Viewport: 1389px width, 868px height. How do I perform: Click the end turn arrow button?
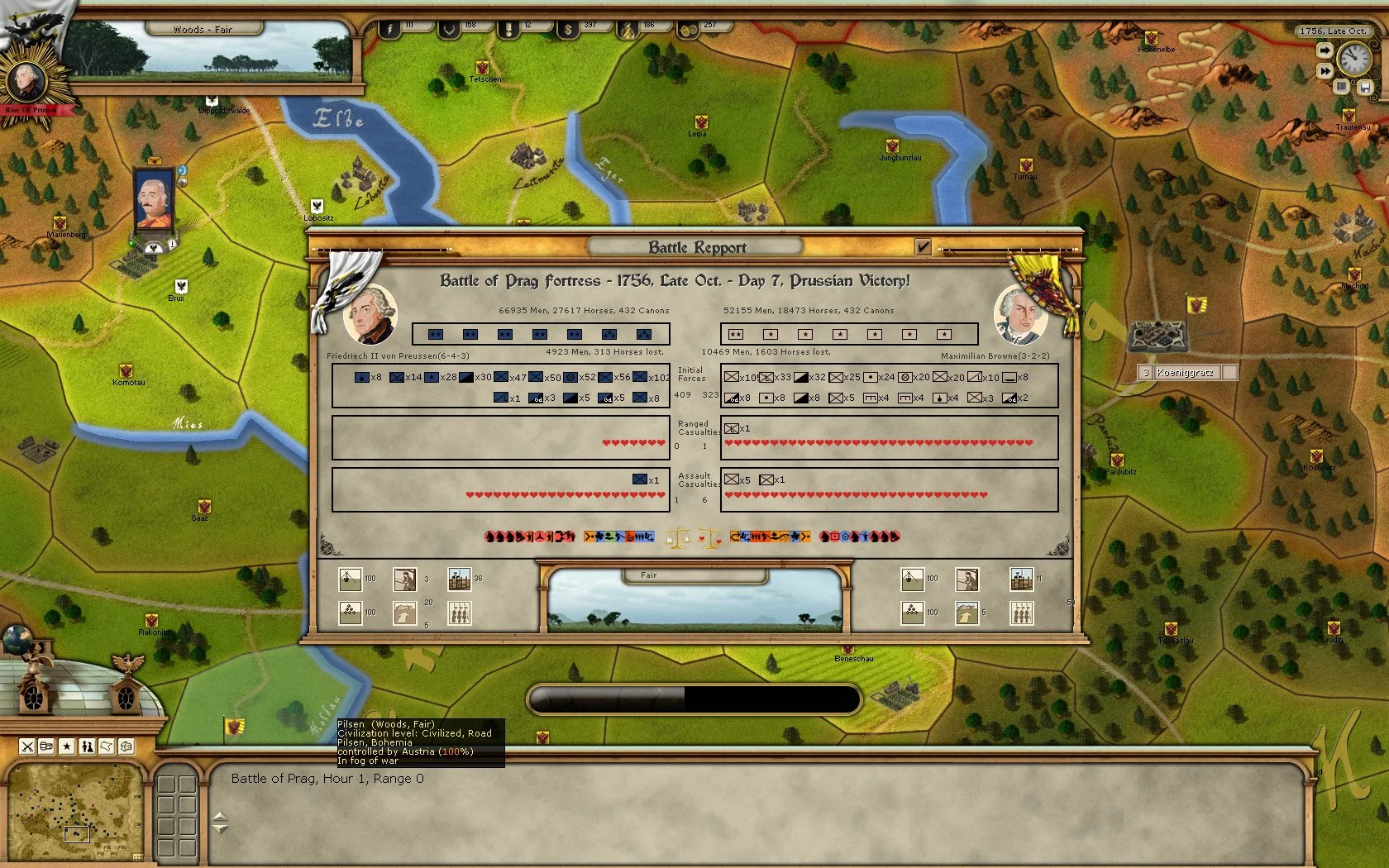pos(1324,50)
